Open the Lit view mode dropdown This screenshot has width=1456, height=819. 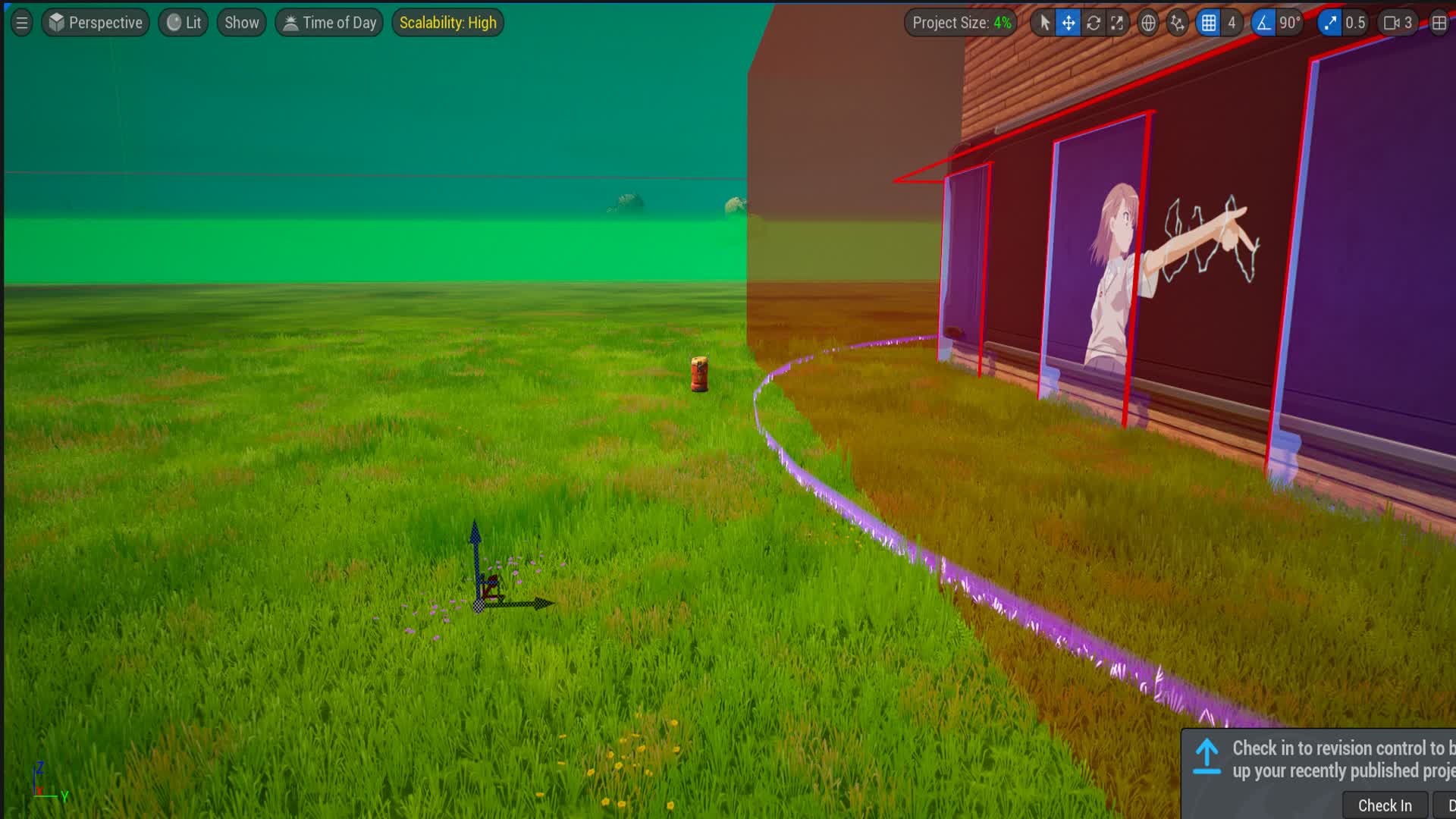pos(182,22)
